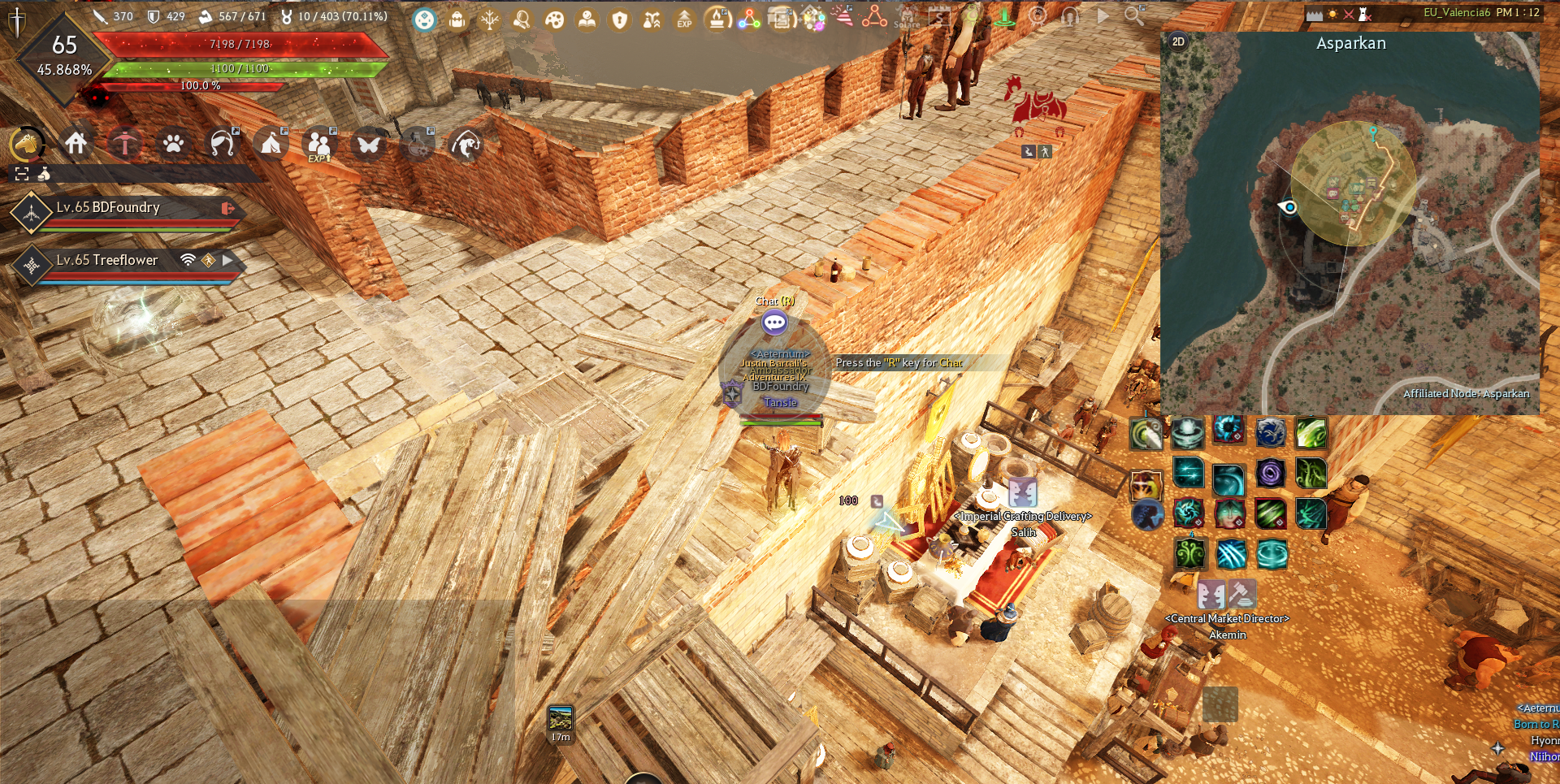Use the green-eyed face skill icon
Viewport: 1560px width, 784px height.
[1229, 513]
